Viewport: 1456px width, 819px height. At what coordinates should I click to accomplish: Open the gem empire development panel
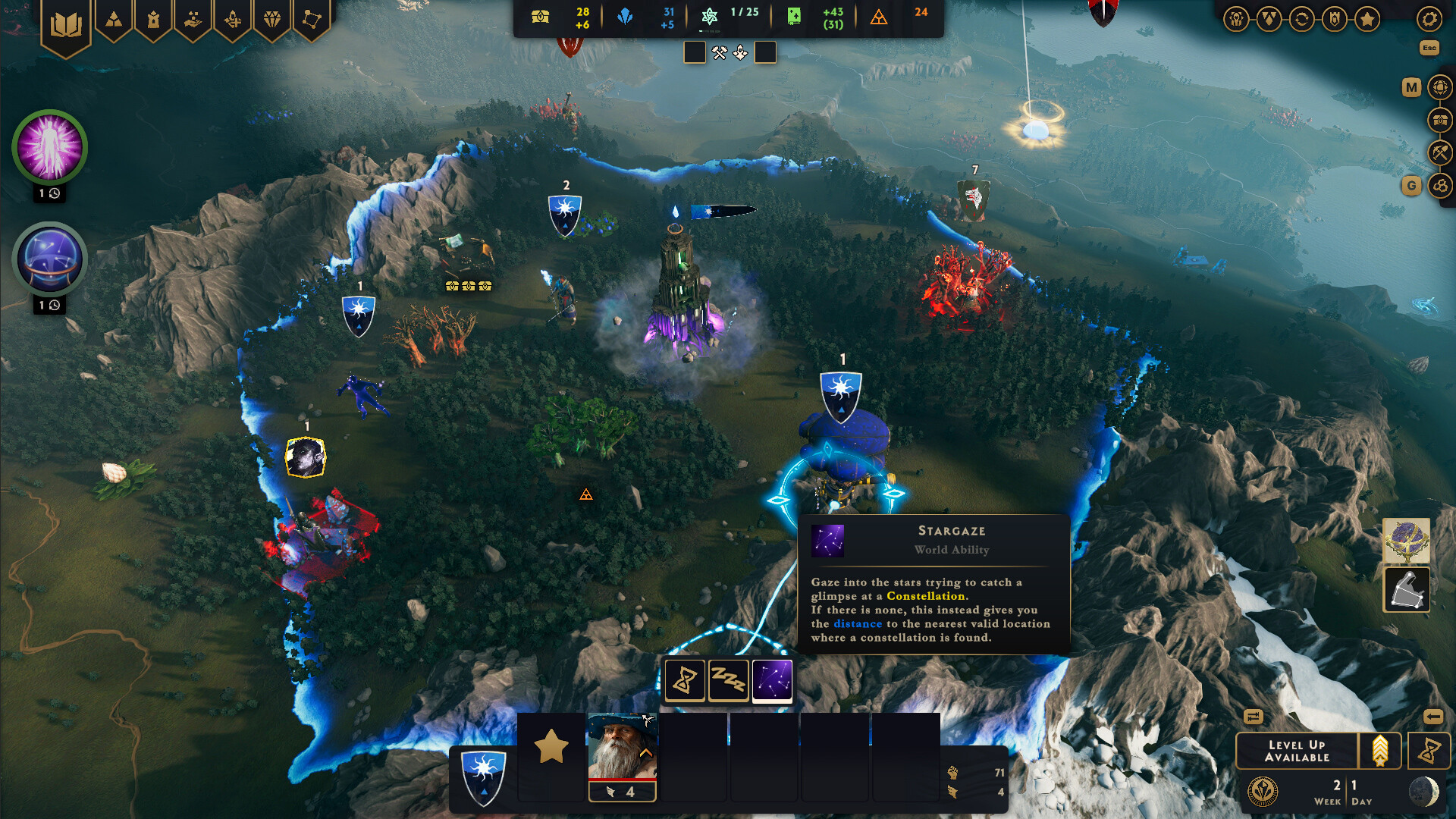[271, 19]
